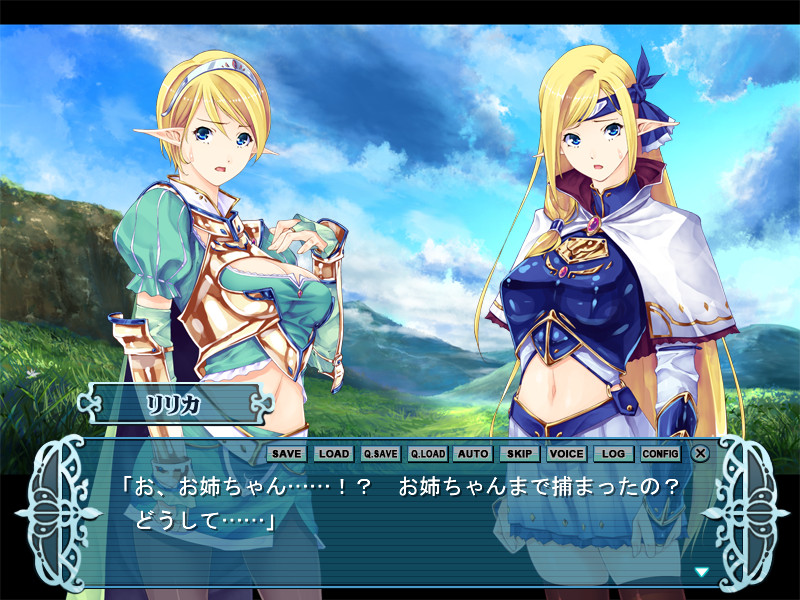
Task: Click the SAVE button
Action: tap(286, 453)
